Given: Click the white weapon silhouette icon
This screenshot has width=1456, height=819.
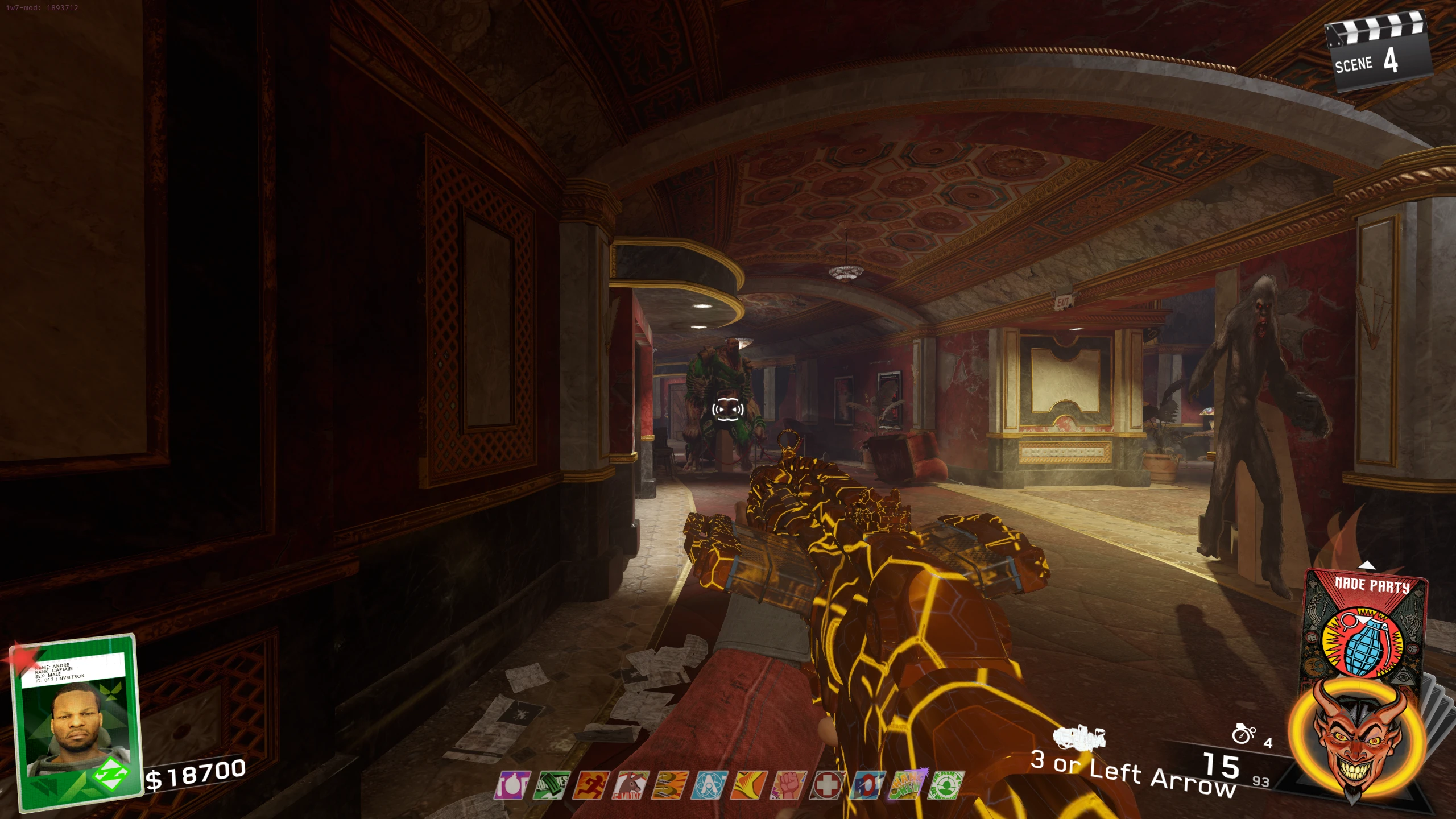Looking at the screenshot, I should [1079, 738].
